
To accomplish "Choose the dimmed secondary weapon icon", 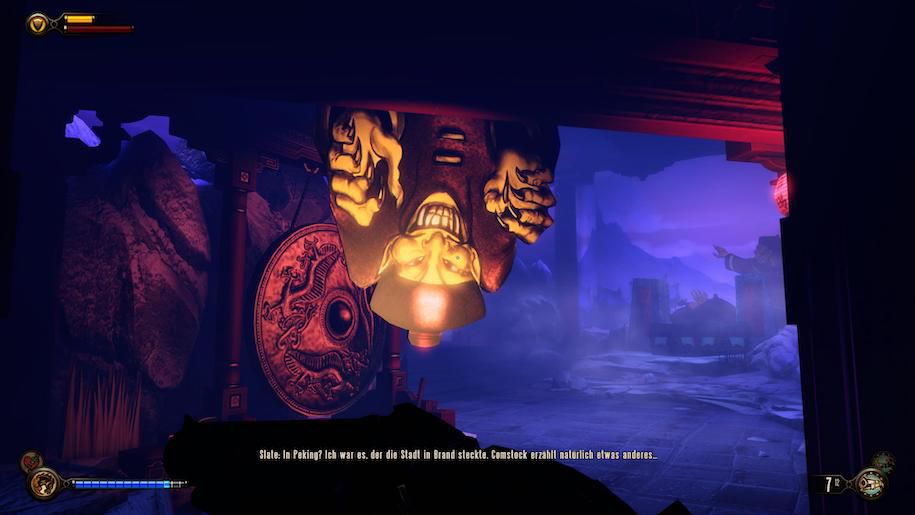I will pos(884,461).
